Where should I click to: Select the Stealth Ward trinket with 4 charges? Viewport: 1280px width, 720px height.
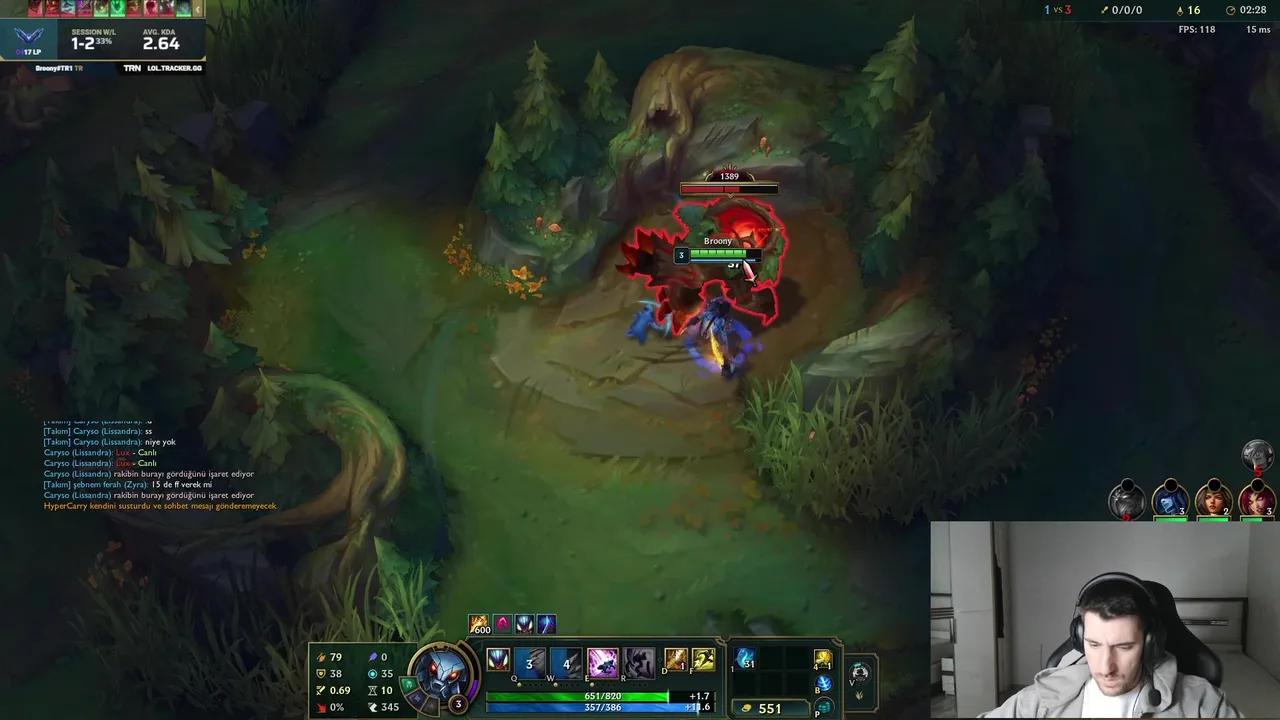click(822, 661)
